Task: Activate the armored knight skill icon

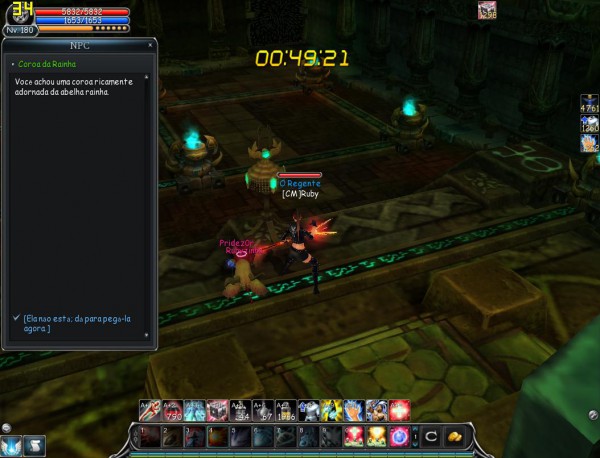Action: click(x=307, y=410)
